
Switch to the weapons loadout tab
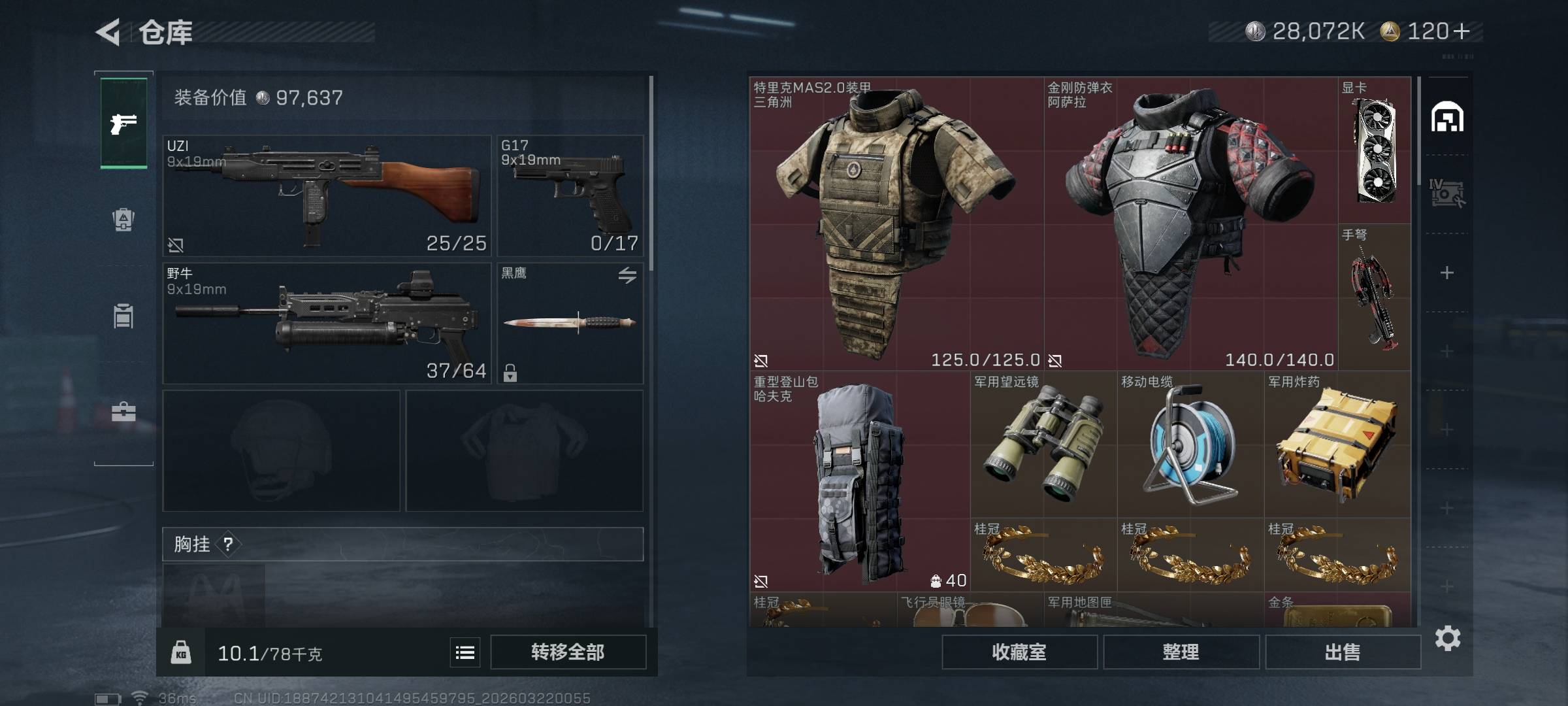(x=123, y=123)
